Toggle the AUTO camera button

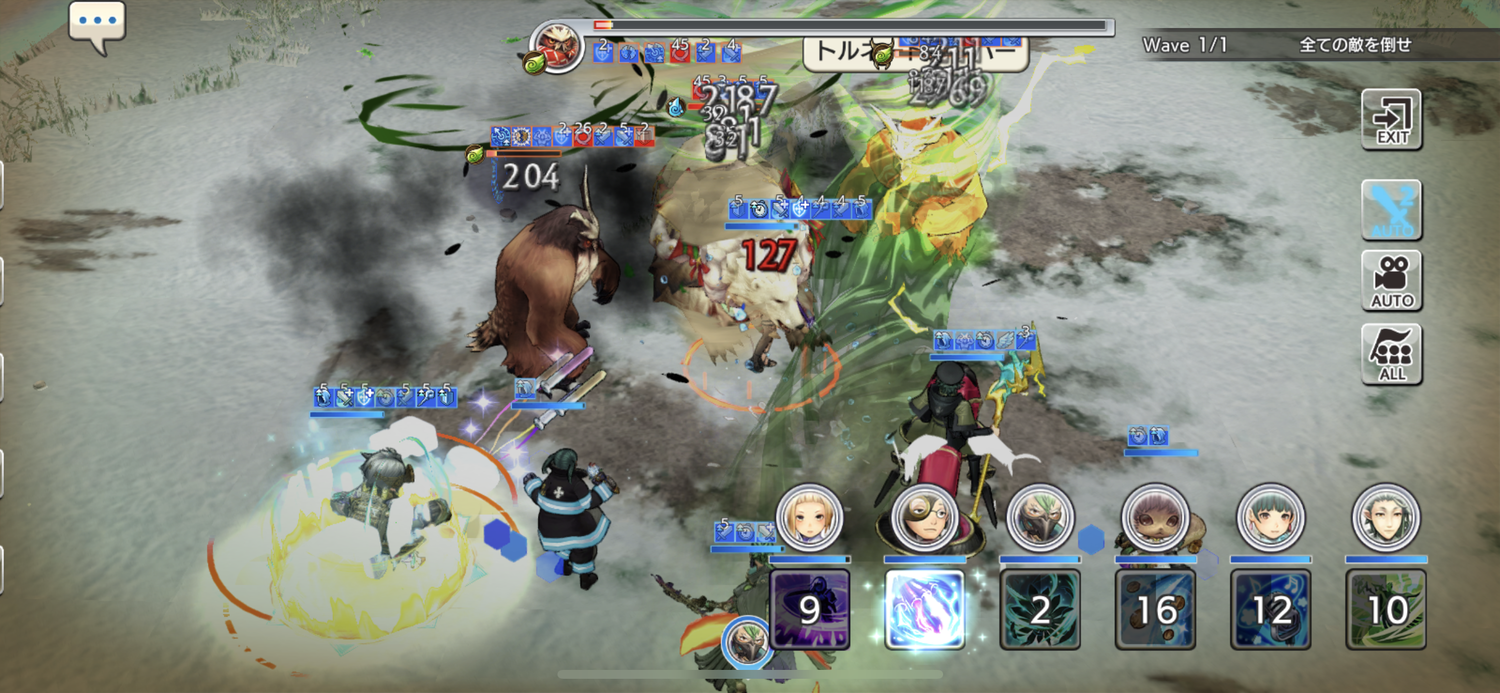click(1391, 281)
